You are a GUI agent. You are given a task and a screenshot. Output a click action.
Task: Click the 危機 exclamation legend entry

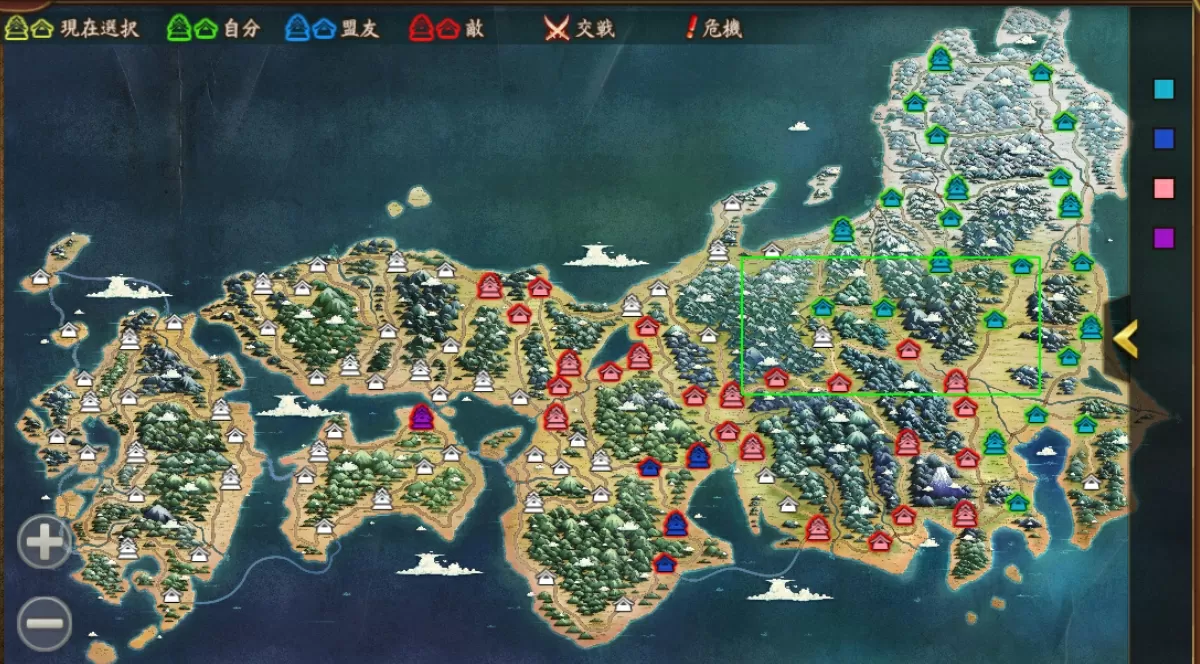coord(714,29)
